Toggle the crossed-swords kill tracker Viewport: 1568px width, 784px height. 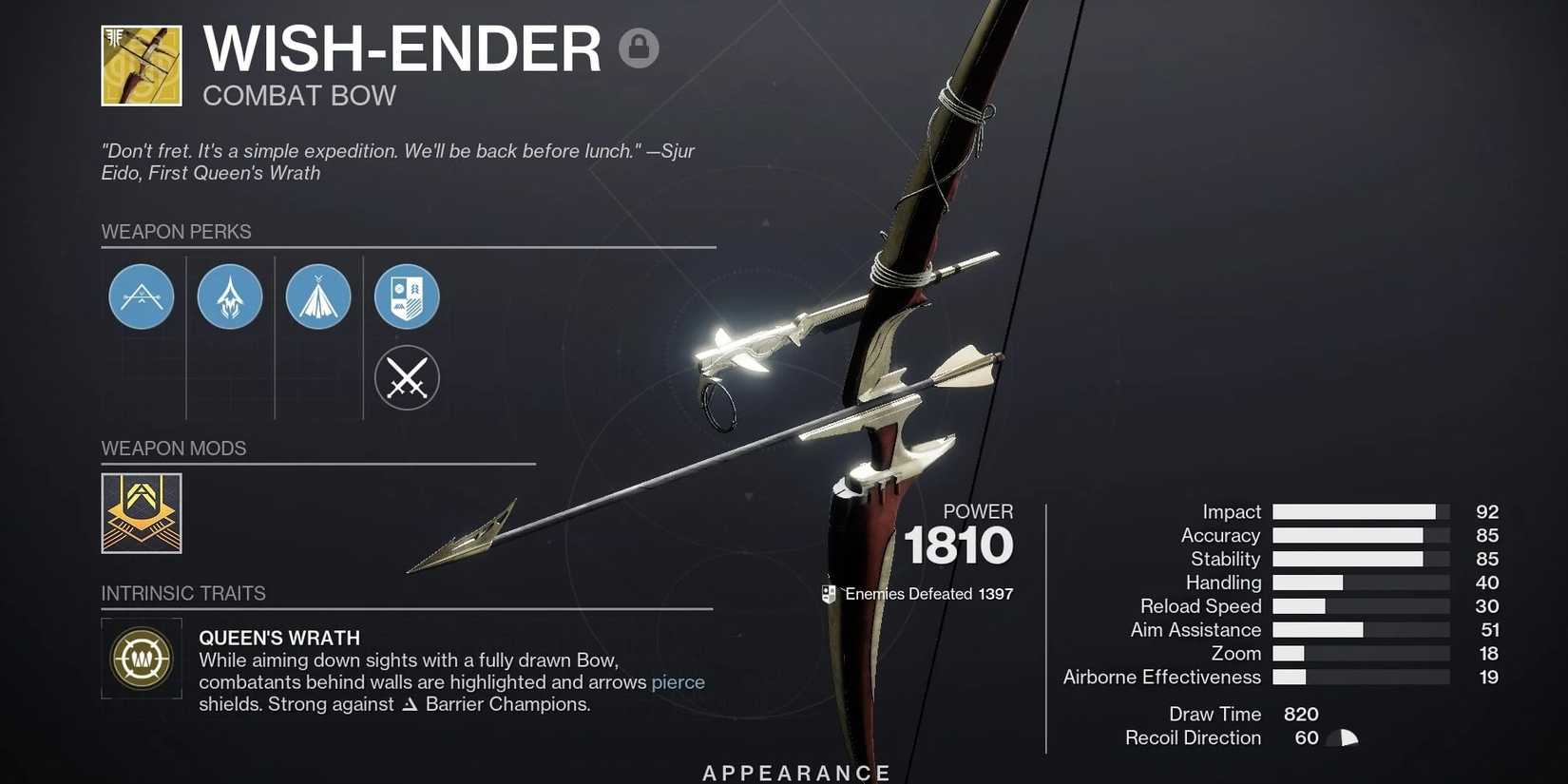[x=407, y=377]
